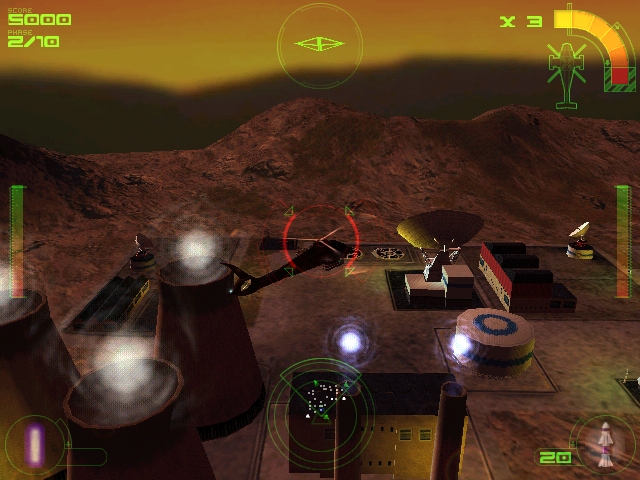640x480 pixels.
Task: Click the heading indicator circle
Action: coord(320,44)
